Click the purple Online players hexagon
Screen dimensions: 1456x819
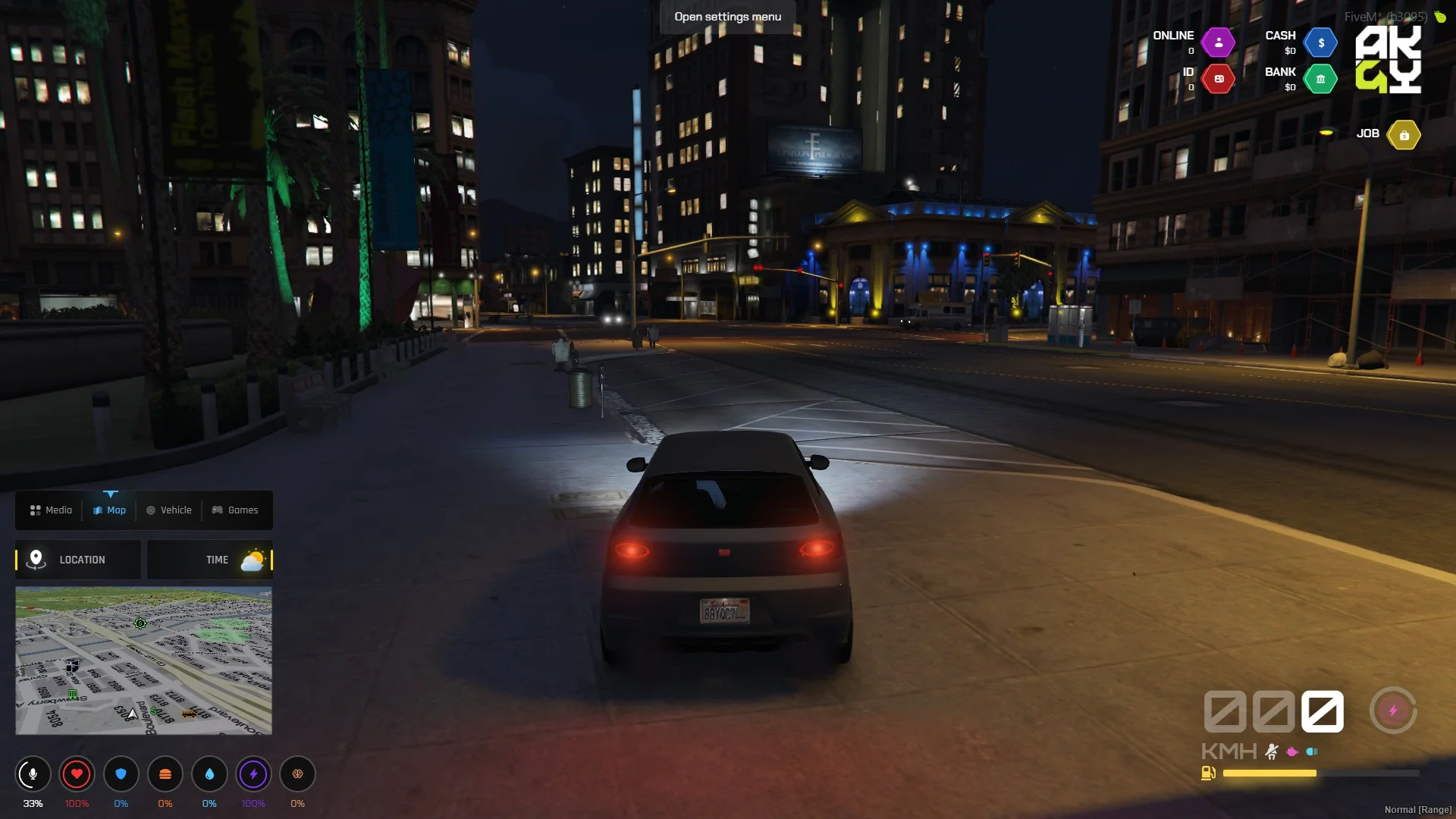coord(1219,43)
